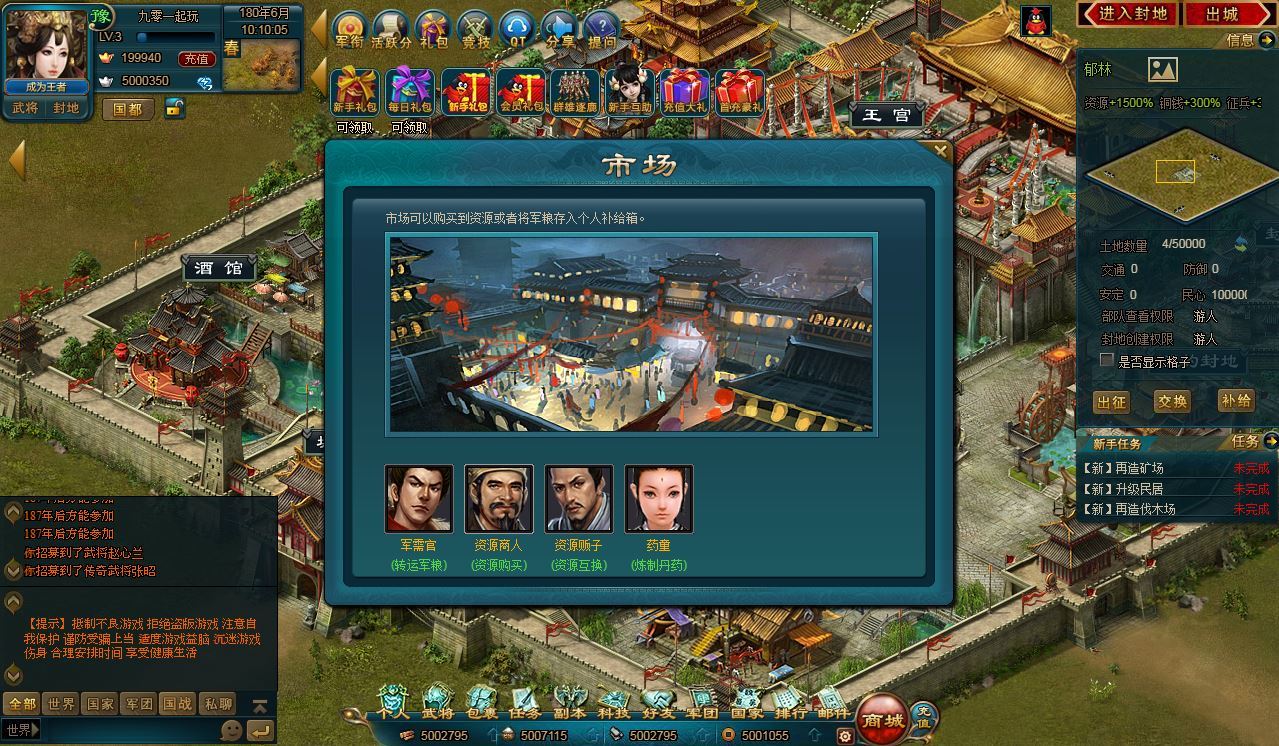Image resolution: width=1279 pixels, height=746 pixels.
Task: Open the 国都 capital button
Action: [128, 109]
